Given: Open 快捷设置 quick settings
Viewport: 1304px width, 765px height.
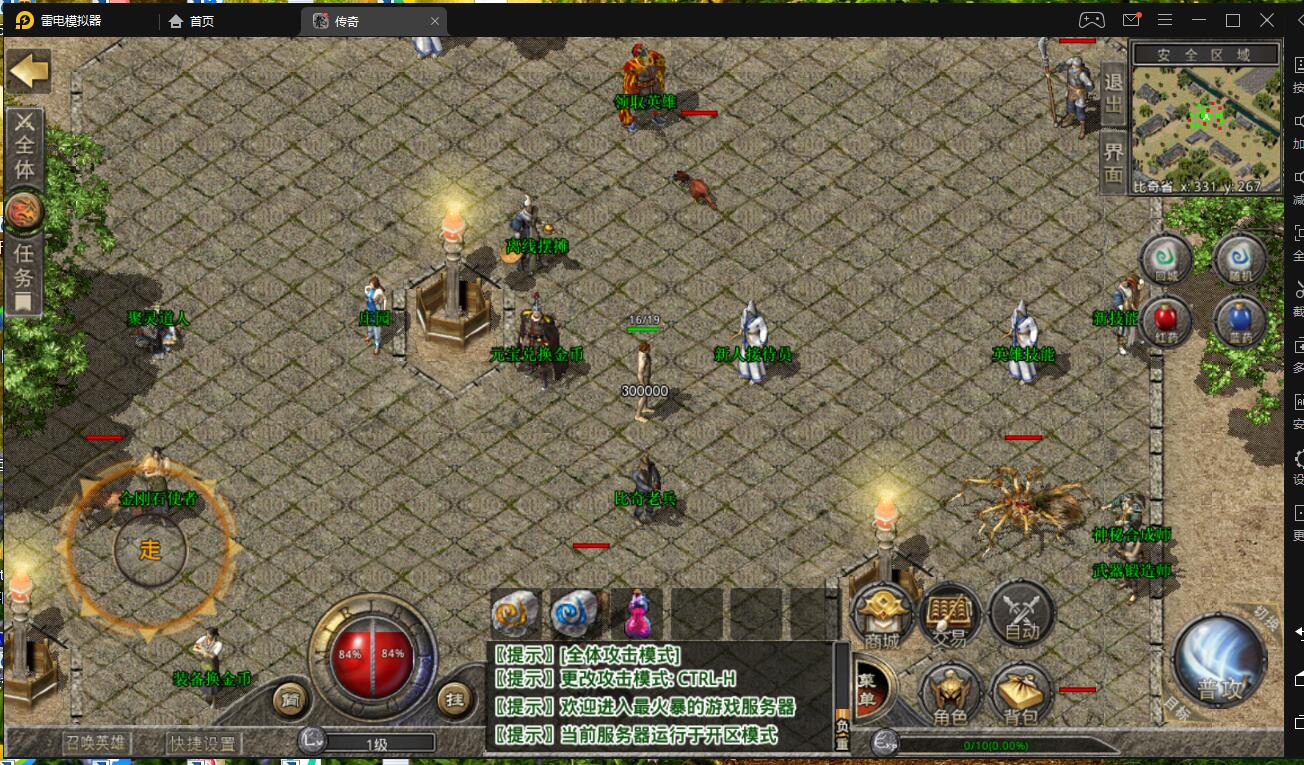Looking at the screenshot, I should click(203, 743).
